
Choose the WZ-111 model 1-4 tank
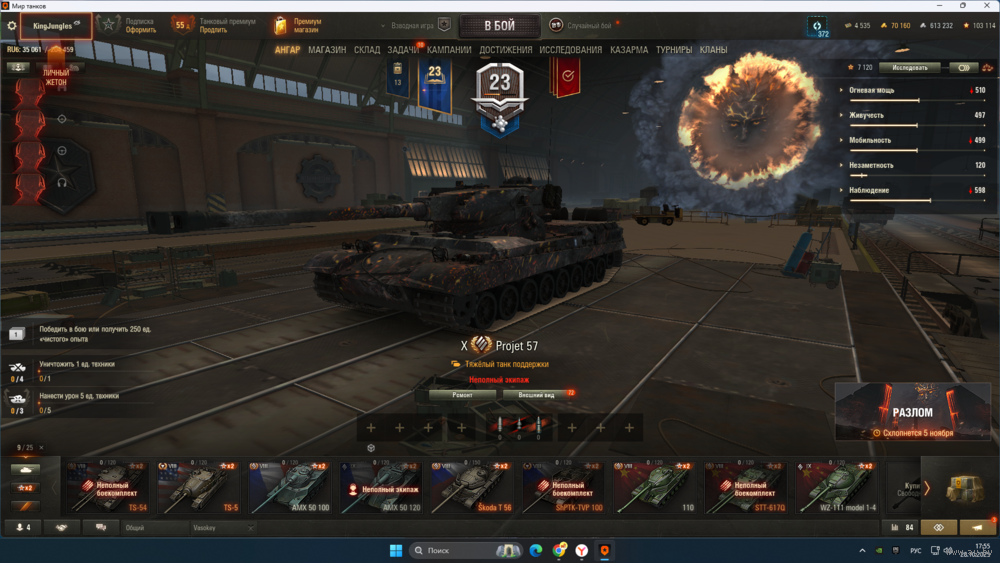click(x=837, y=488)
